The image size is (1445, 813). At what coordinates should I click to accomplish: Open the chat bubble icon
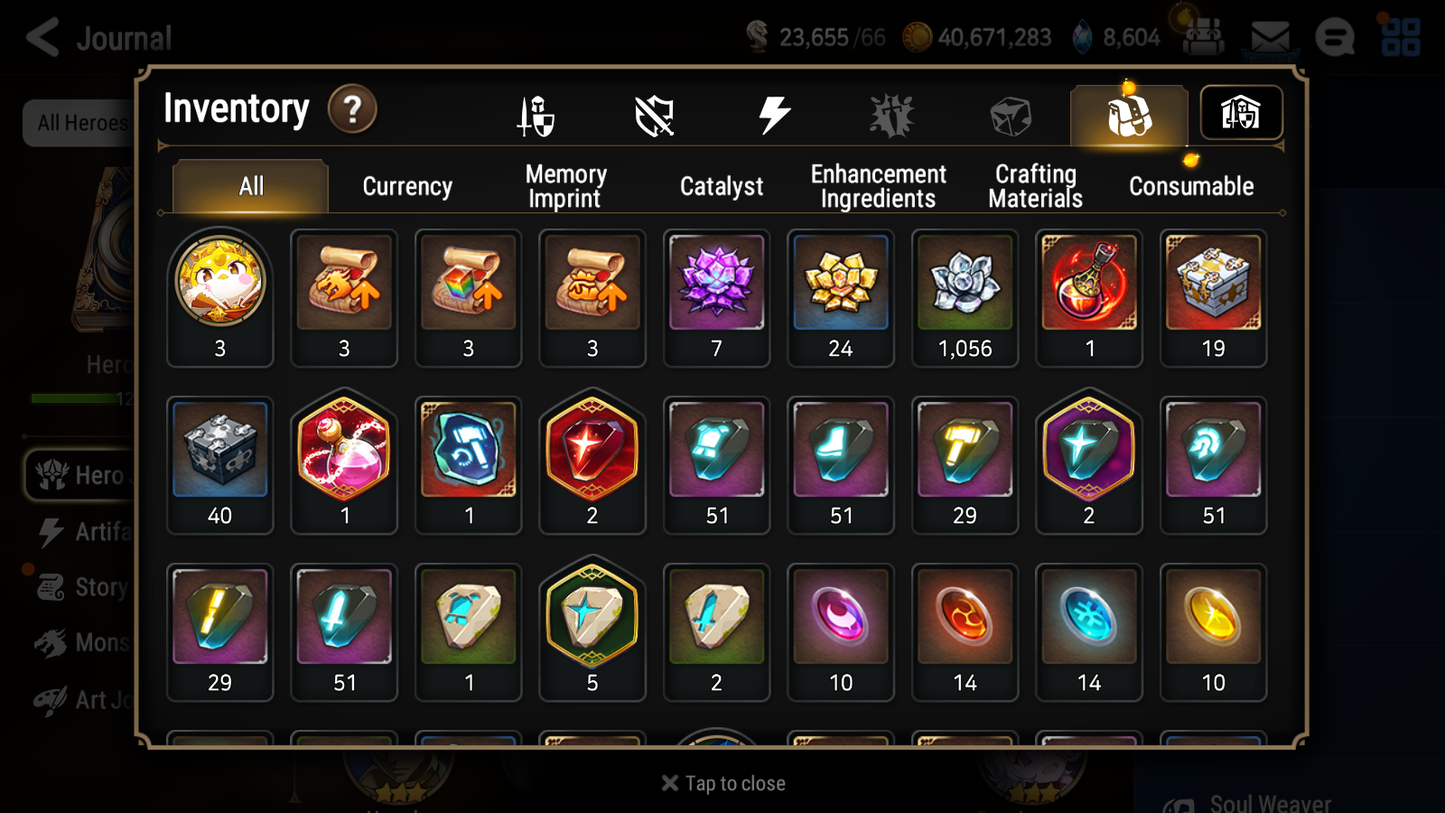tap(1334, 37)
